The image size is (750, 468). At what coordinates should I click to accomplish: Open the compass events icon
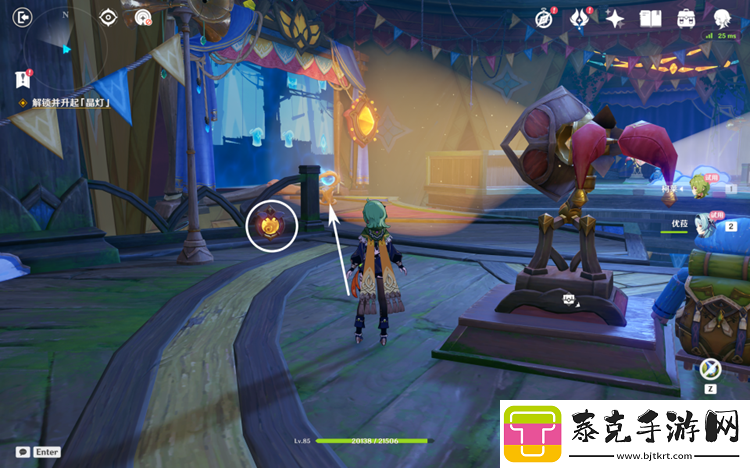click(545, 18)
